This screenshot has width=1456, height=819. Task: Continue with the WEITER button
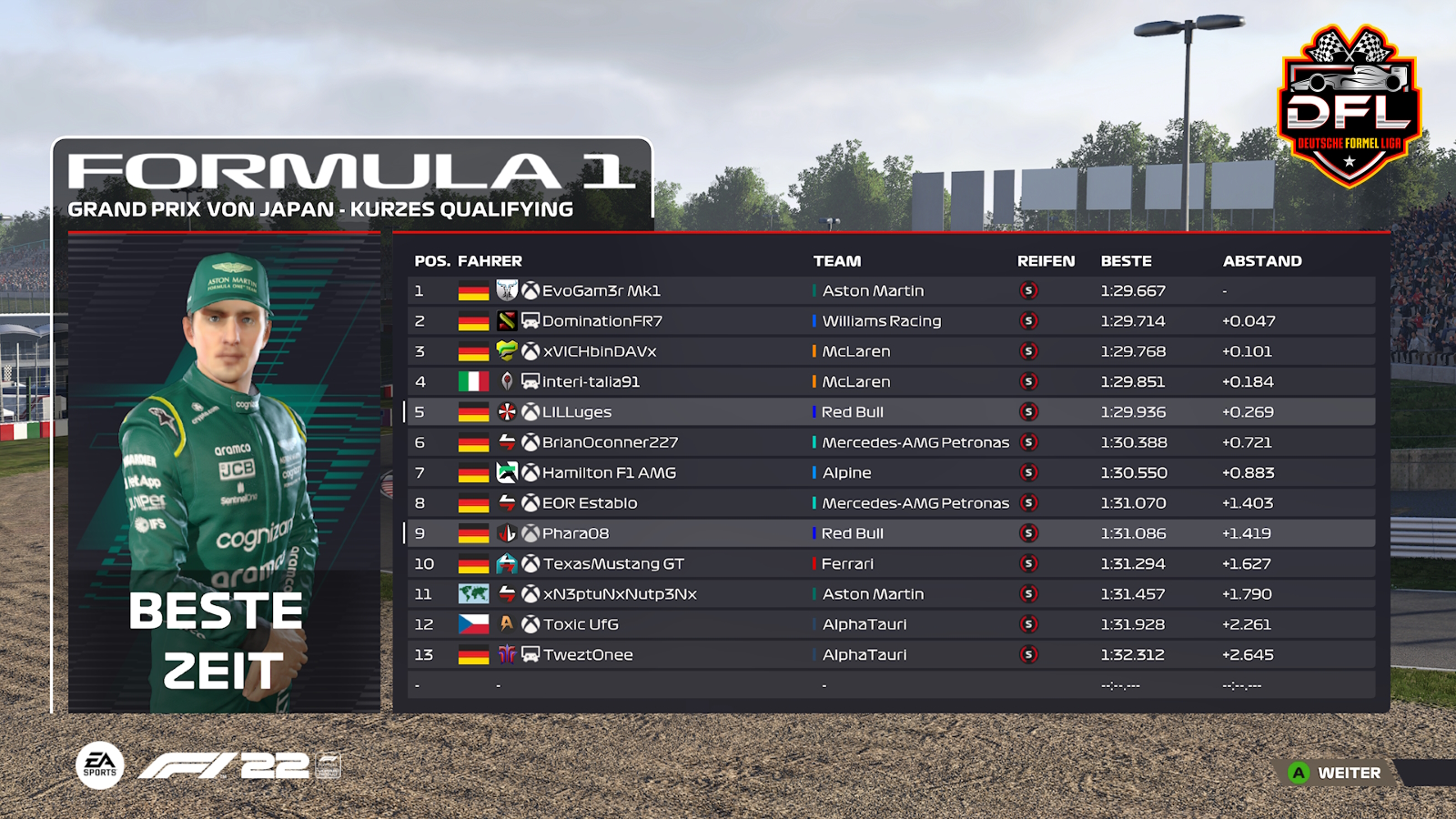pos(1337,773)
